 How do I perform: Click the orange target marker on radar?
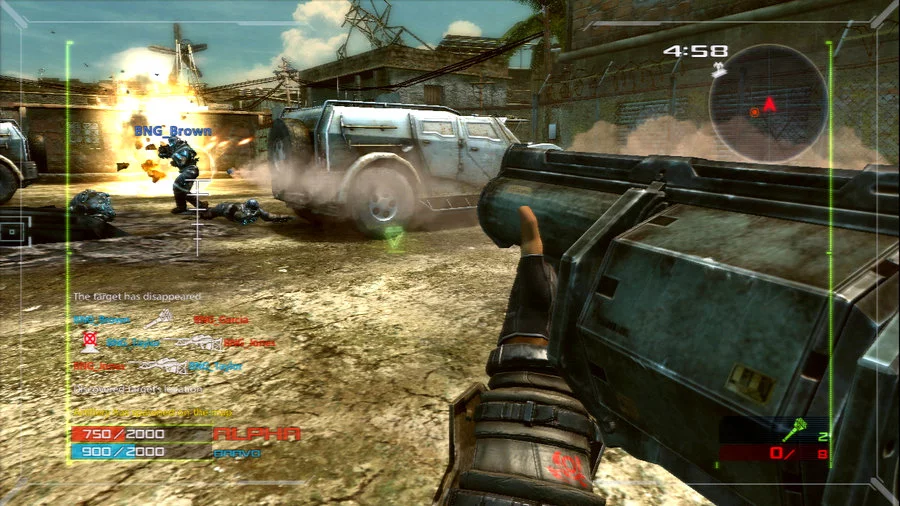pos(754,112)
